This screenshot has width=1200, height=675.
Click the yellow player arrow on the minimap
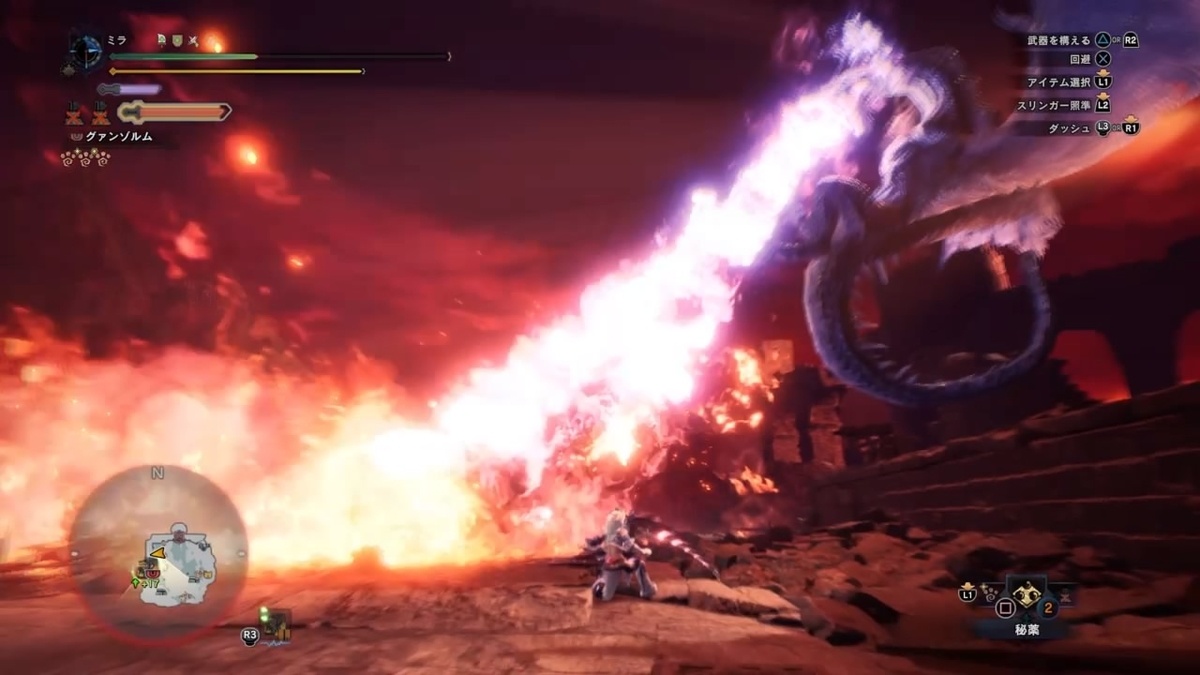point(157,551)
